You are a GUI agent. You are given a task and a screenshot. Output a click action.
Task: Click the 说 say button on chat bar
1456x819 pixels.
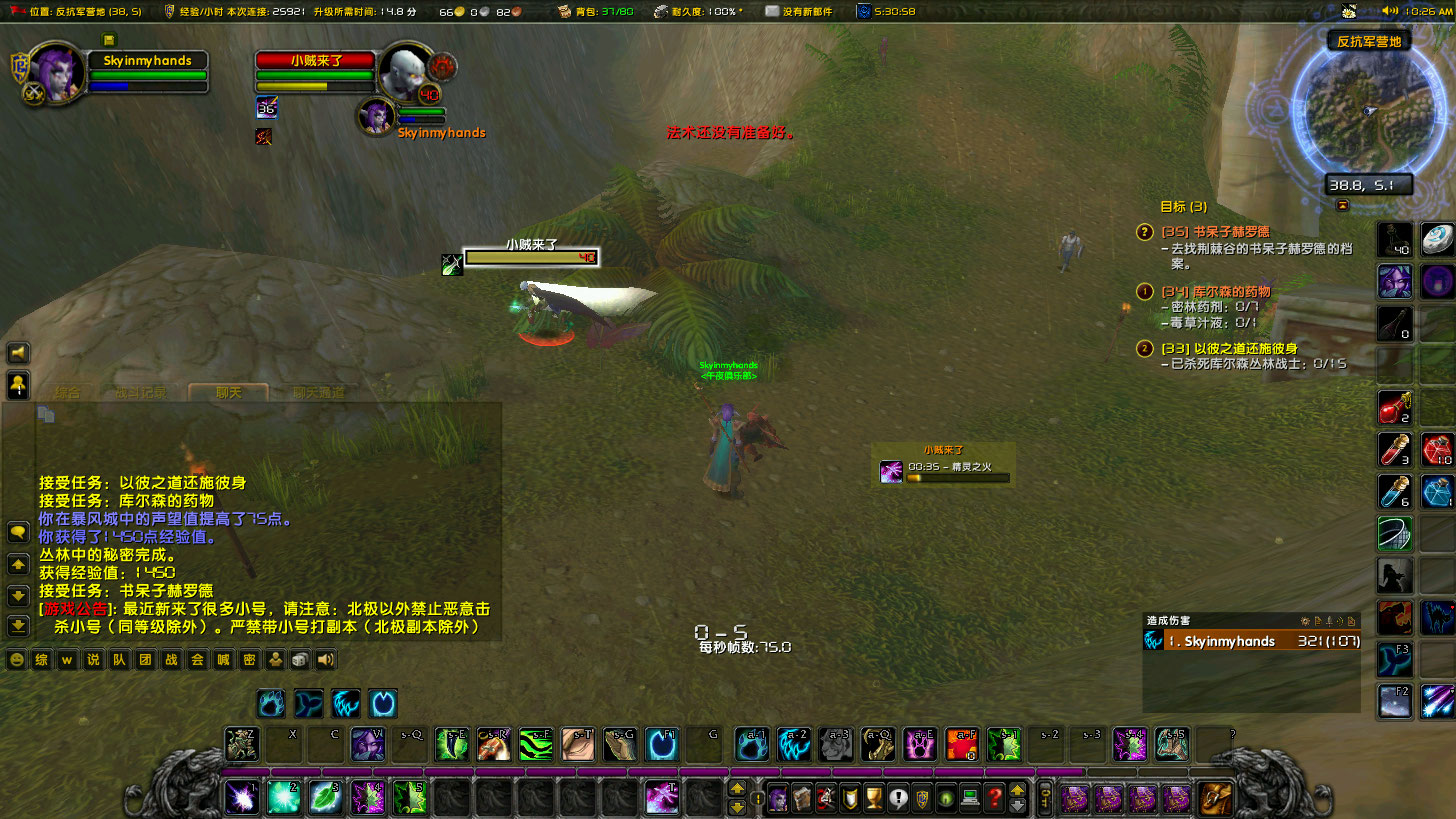(93, 659)
